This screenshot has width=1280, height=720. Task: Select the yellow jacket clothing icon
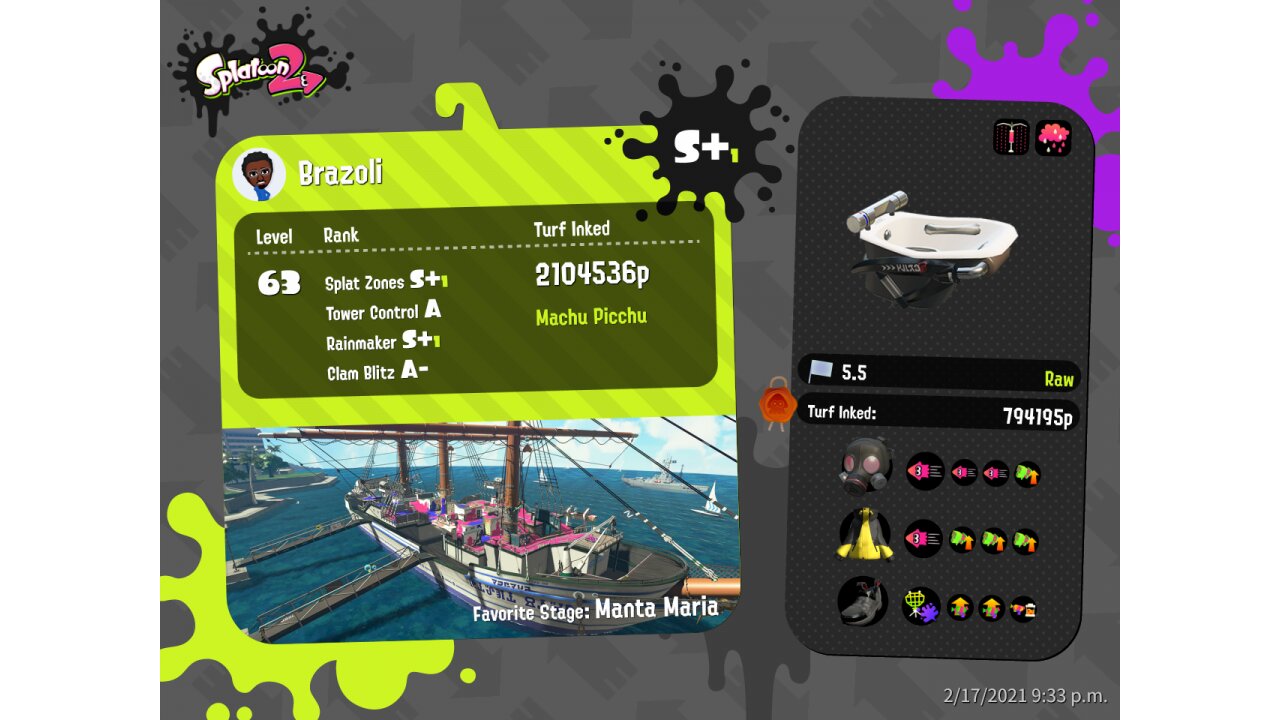865,535
